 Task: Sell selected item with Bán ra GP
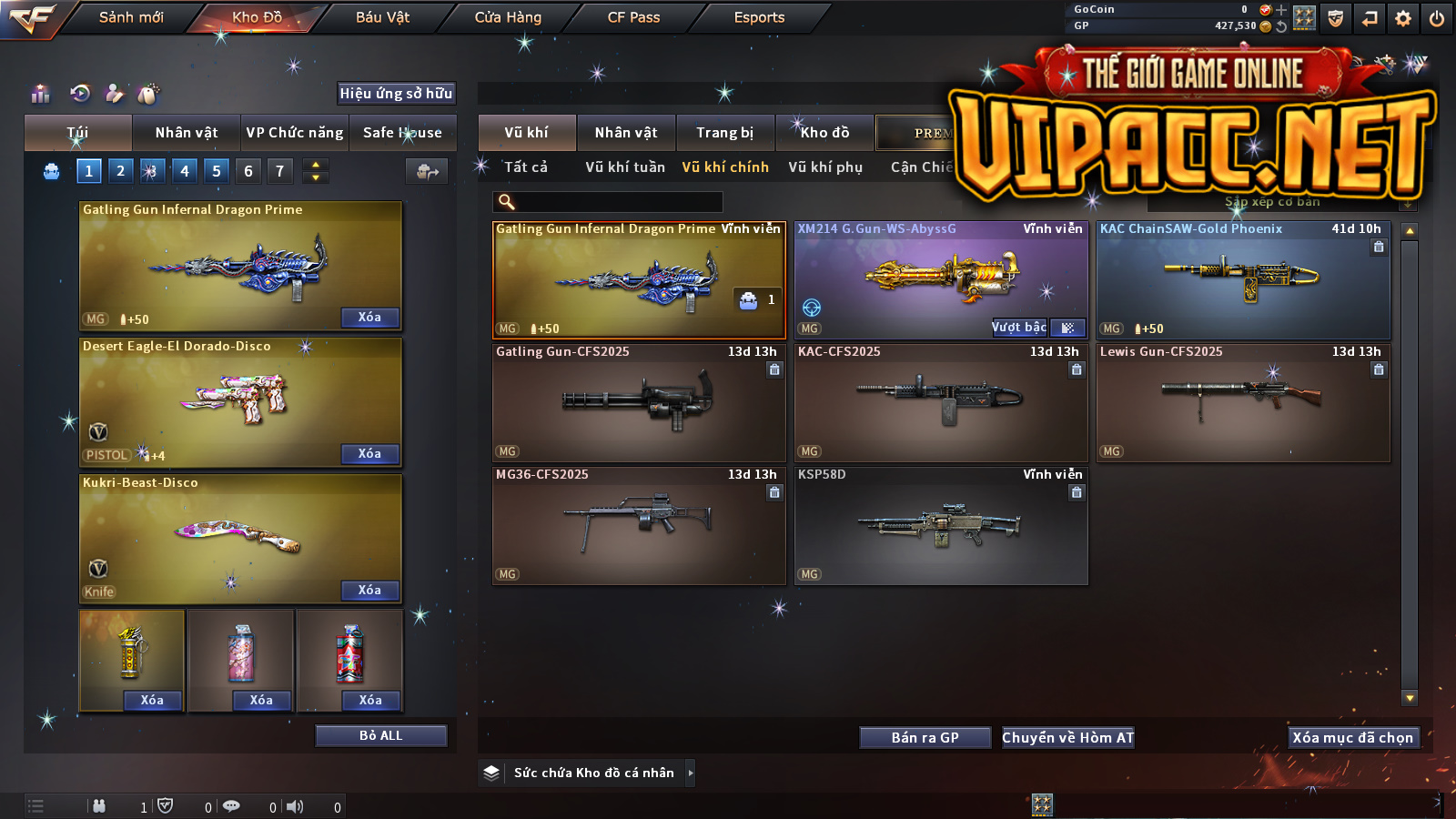point(925,738)
